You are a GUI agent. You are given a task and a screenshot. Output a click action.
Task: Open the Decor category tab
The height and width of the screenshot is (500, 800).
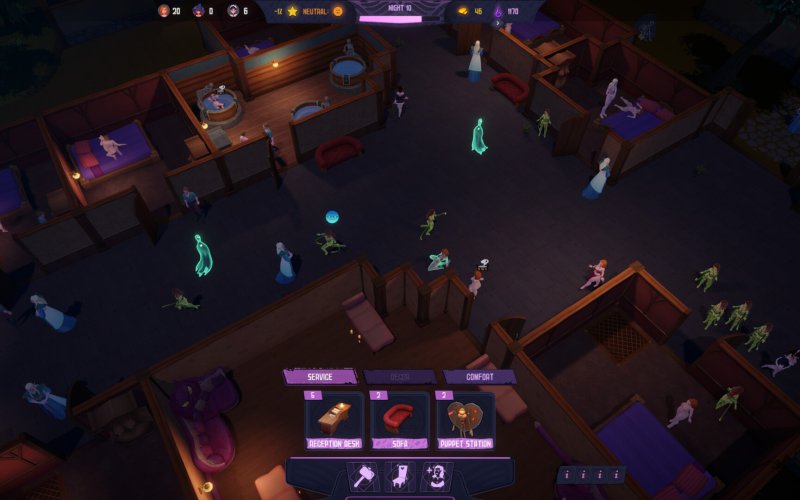click(x=399, y=377)
